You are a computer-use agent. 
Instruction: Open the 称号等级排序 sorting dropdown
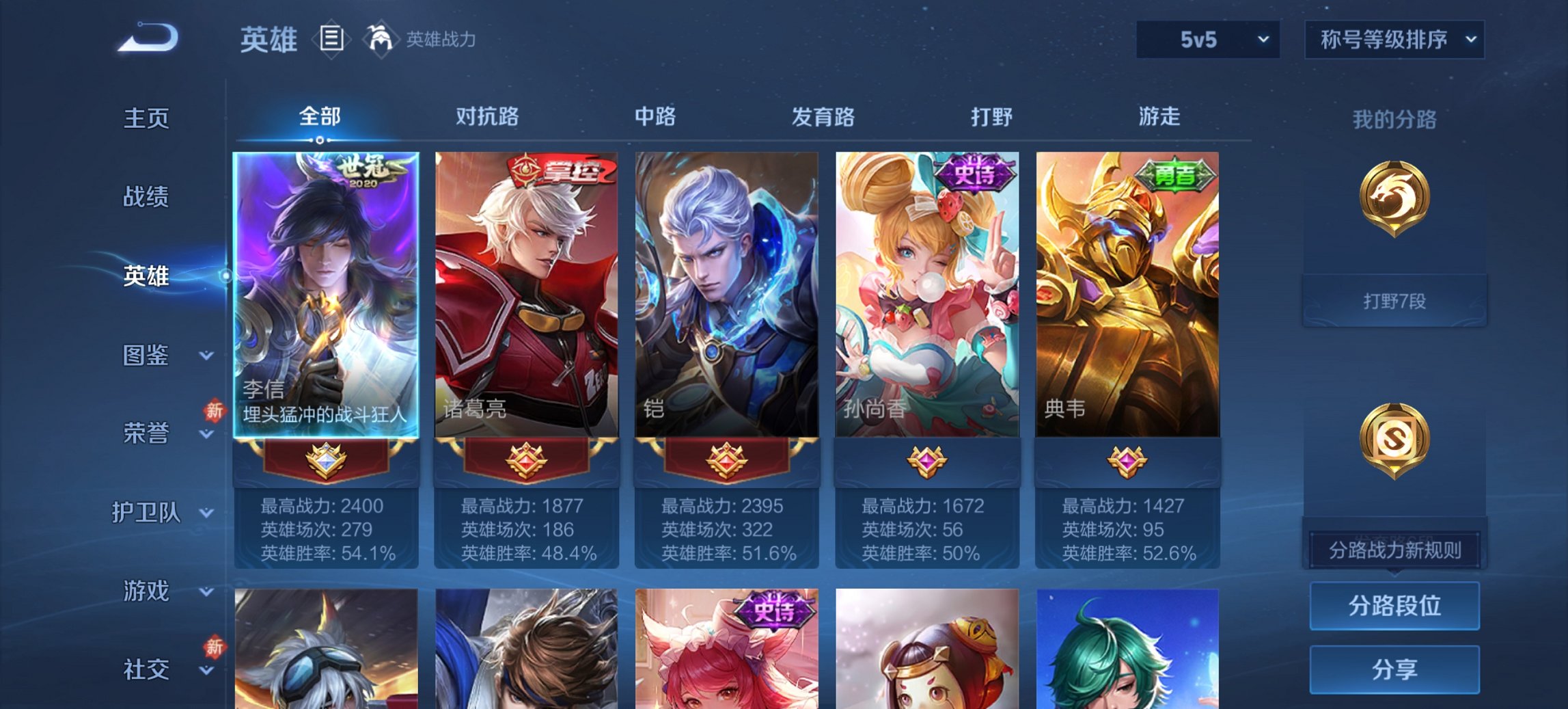pyautogui.click(x=1394, y=40)
